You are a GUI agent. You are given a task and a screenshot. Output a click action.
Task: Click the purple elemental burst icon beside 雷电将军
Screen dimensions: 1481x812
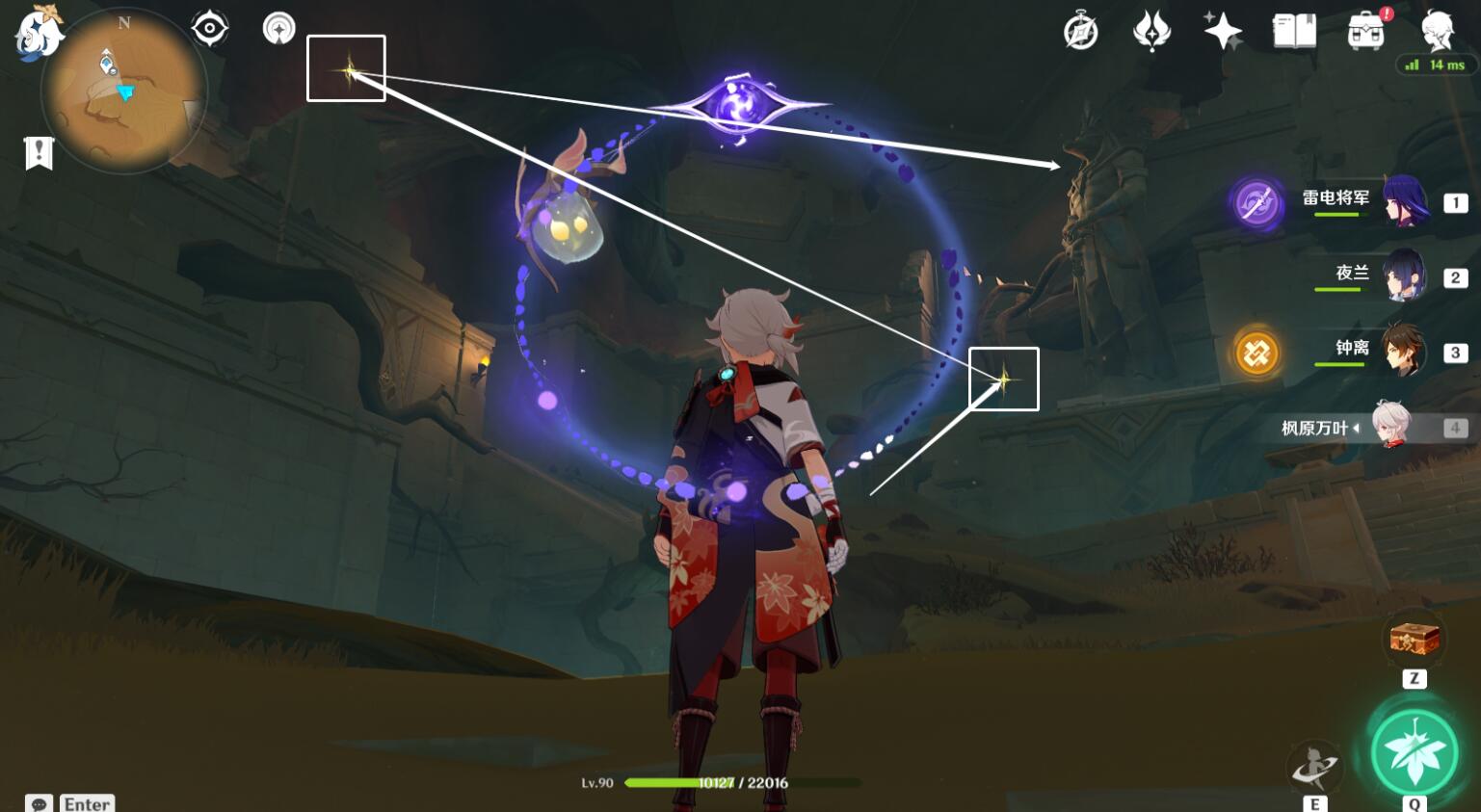[x=1256, y=203]
